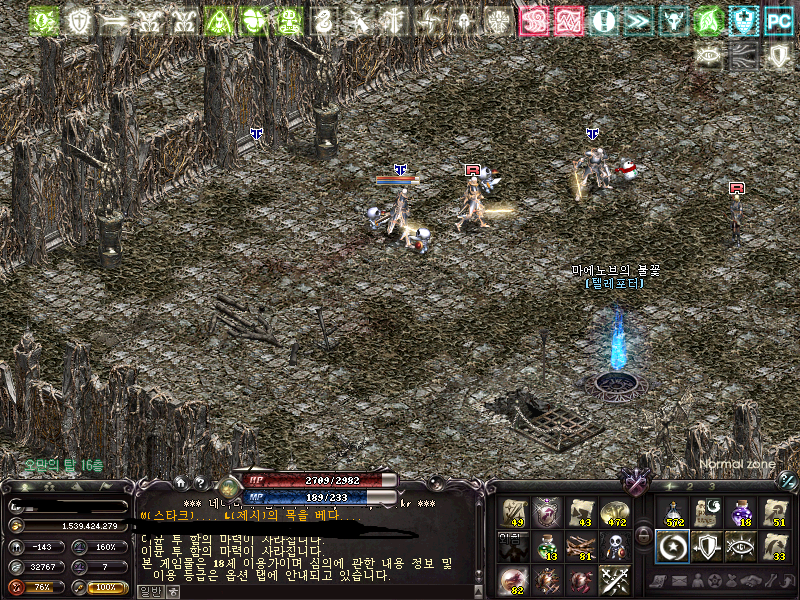Use the green potion with 13 count
Image resolution: width=800 pixels, height=600 pixels.
click(x=547, y=546)
